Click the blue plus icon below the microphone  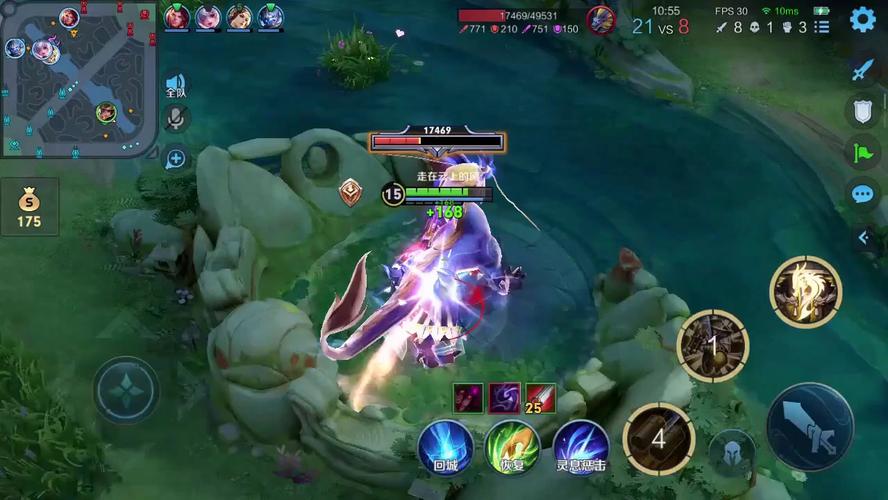coord(176,158)
